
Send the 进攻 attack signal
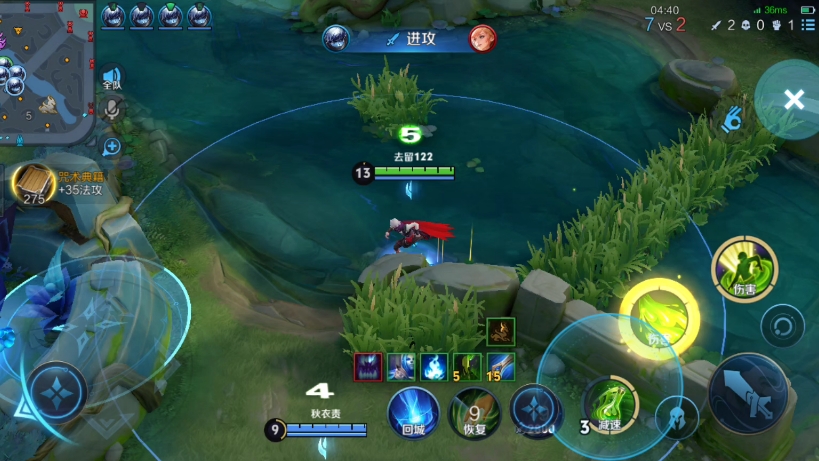(409, 39)
